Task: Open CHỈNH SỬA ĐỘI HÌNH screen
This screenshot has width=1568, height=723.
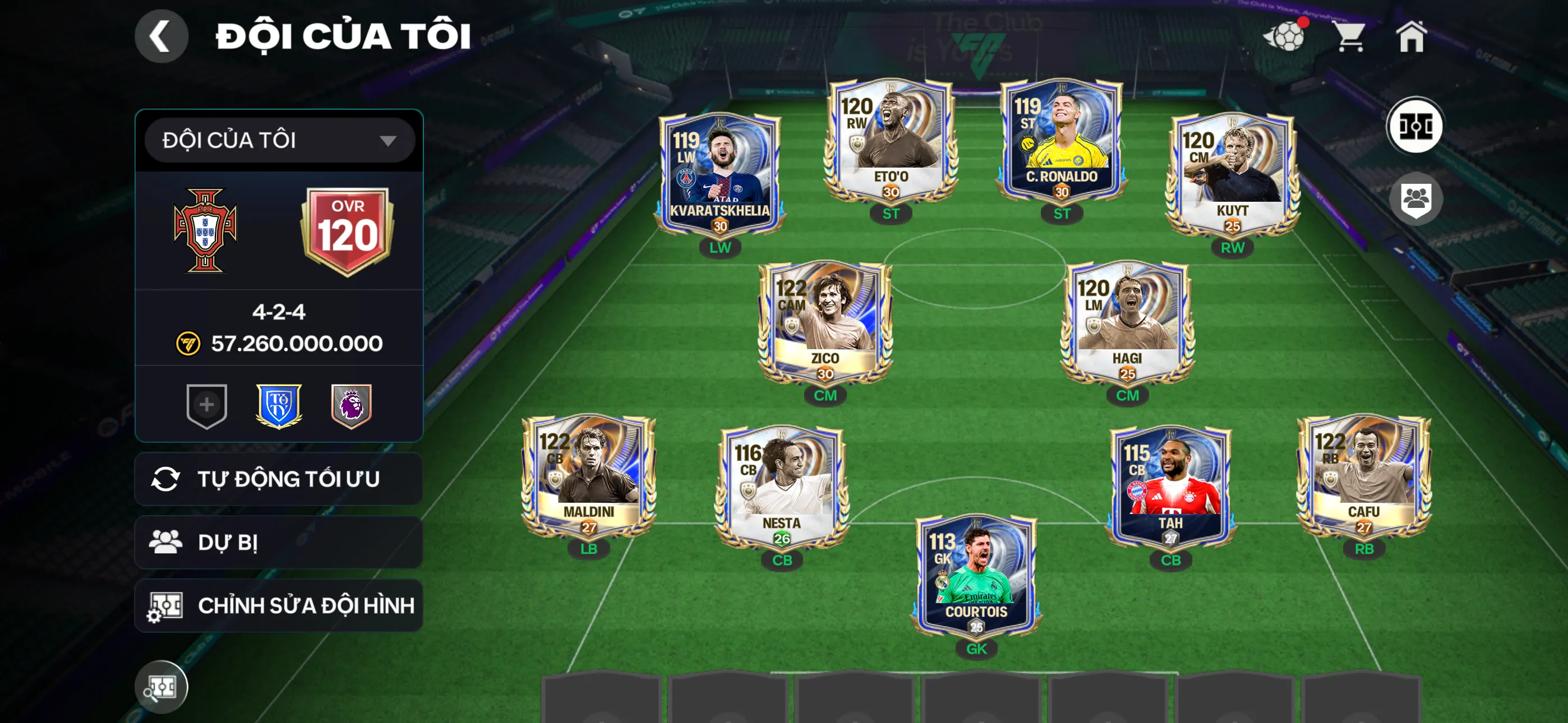Action: [278, 605]
